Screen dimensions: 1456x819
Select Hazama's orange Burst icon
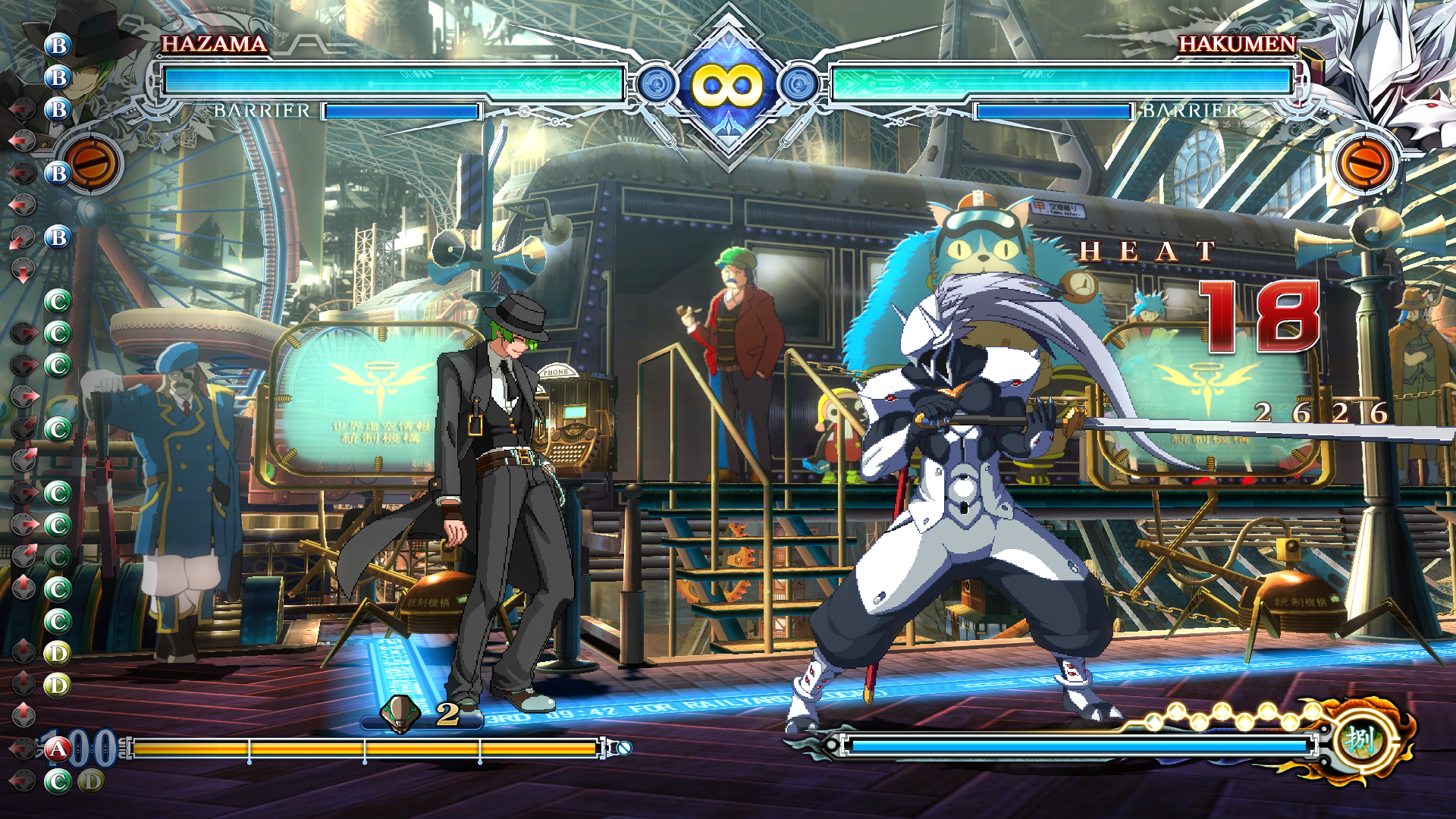93,163
